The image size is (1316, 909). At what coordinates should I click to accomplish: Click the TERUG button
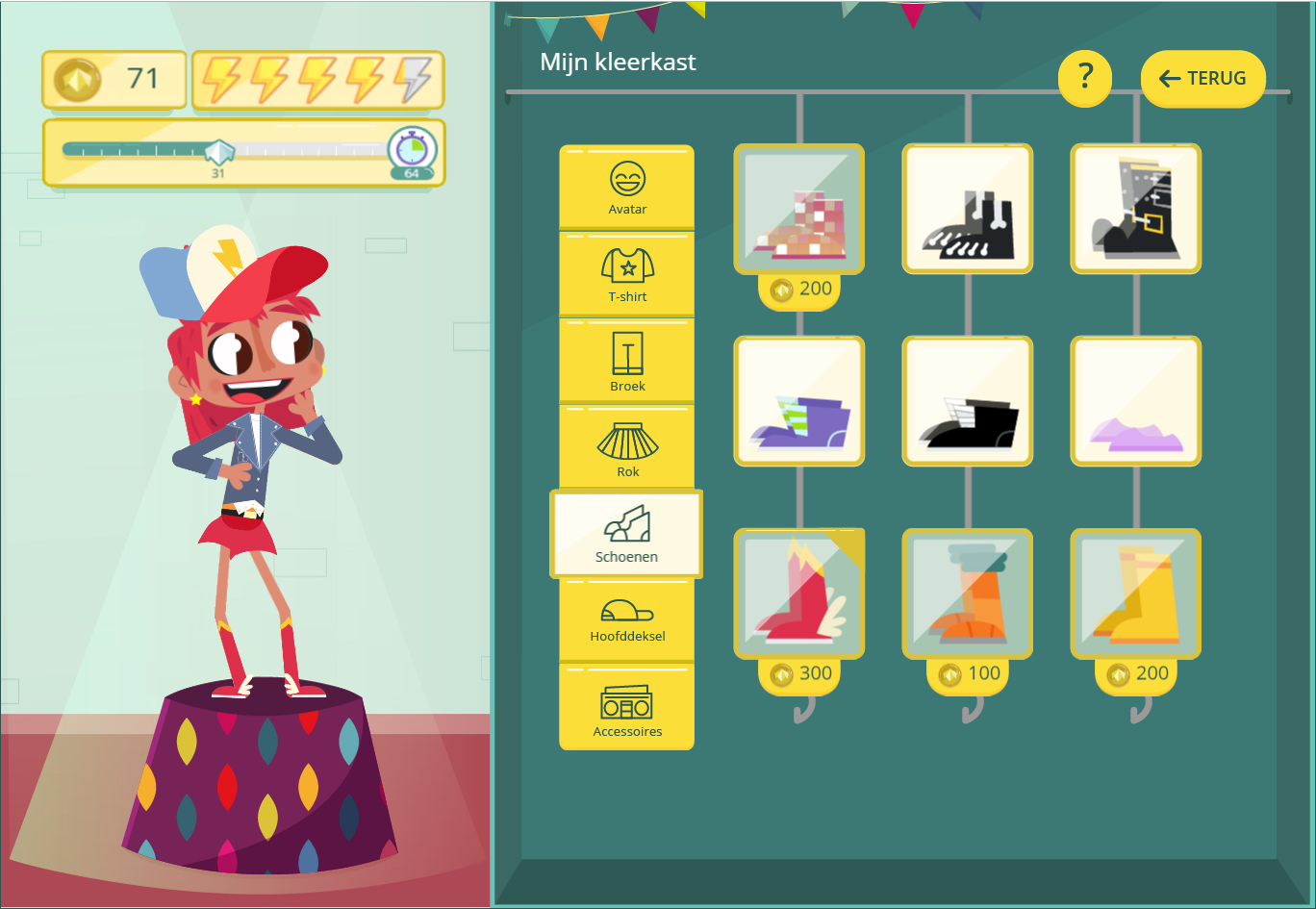point(1202,78)
